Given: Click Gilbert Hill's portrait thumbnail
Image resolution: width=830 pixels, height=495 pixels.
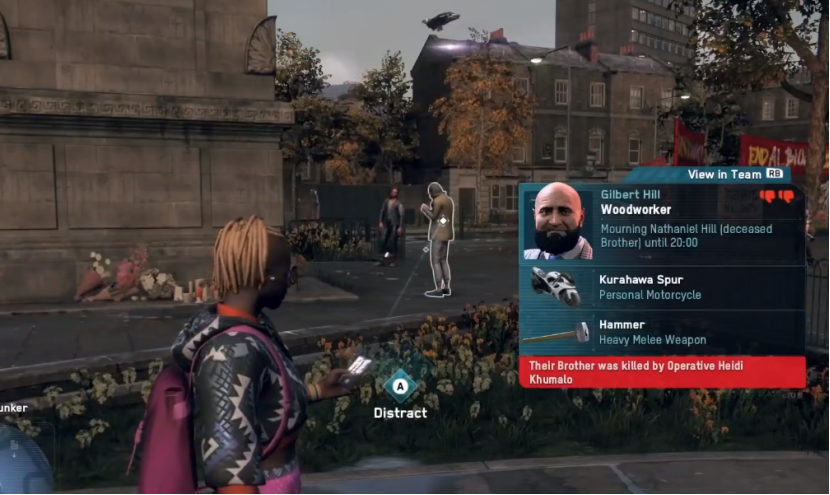Looking at the screenshot, I should coord(557,221).
